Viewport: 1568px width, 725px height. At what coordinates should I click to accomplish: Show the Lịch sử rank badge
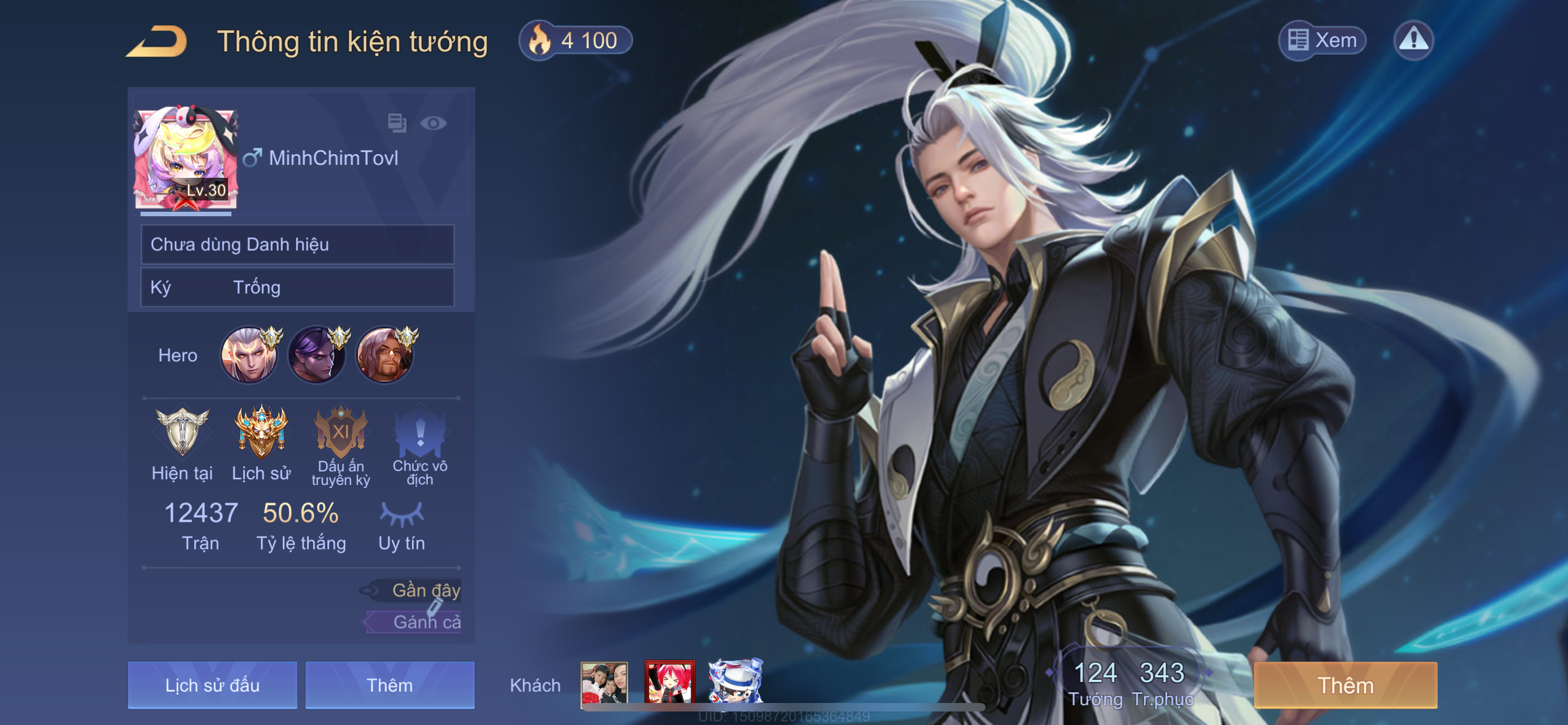[x=261, y=433]
